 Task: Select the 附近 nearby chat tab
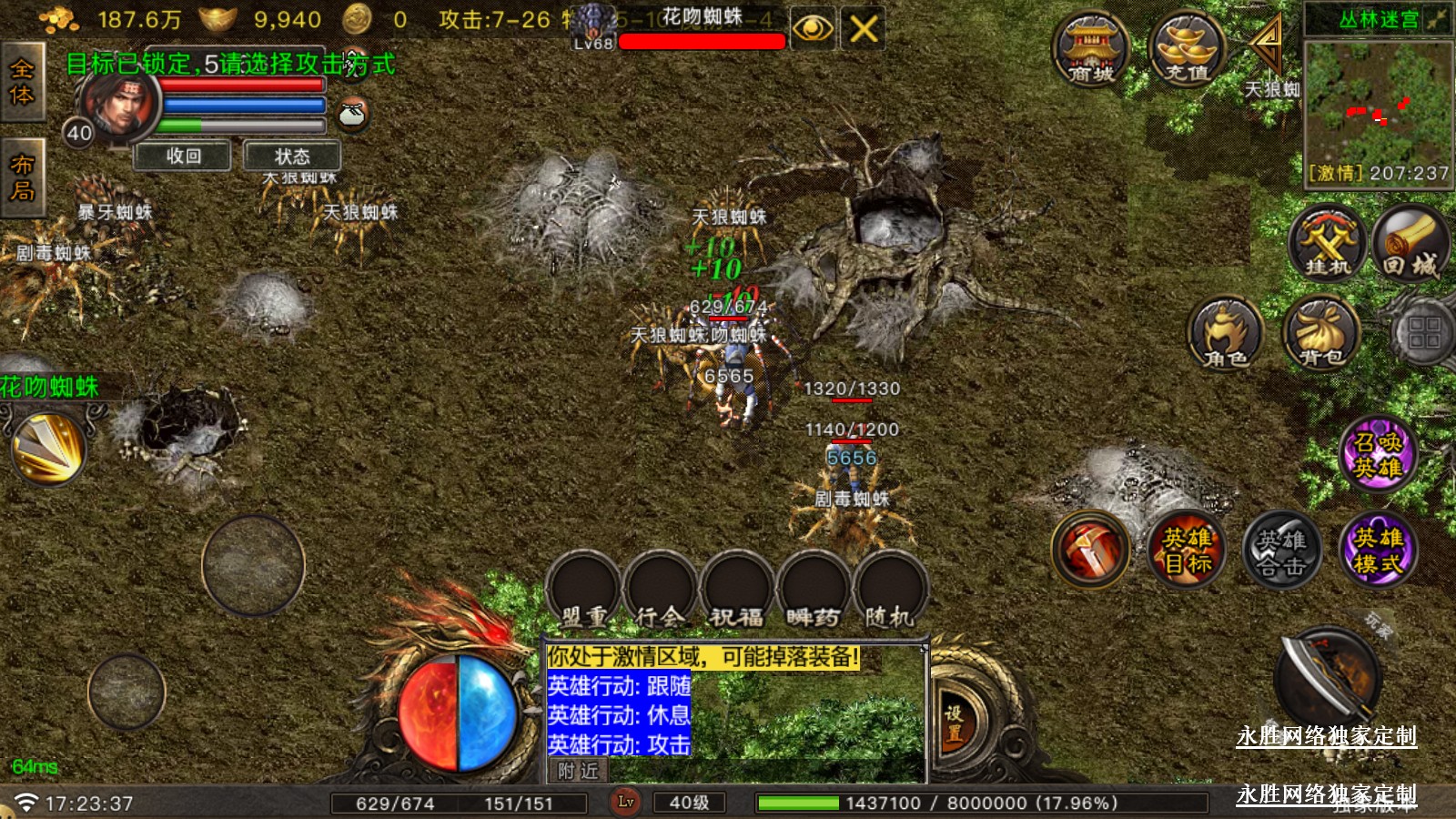(x=578, y=772)
